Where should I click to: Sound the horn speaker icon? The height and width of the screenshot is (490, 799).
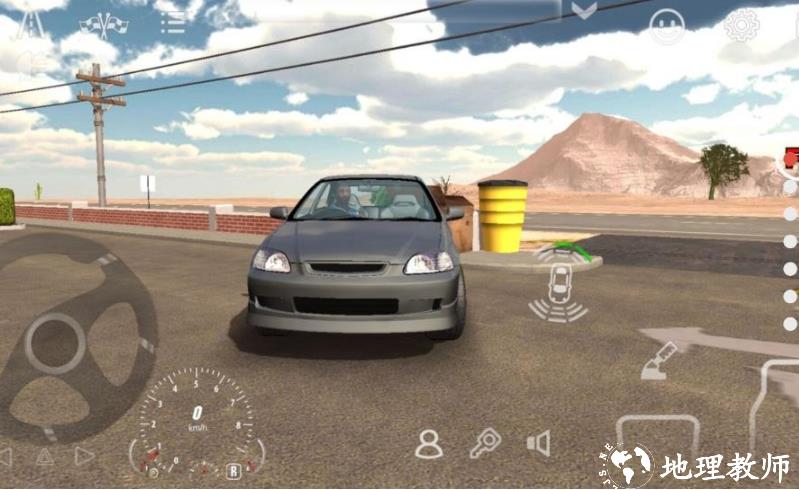tap(539, 443)
